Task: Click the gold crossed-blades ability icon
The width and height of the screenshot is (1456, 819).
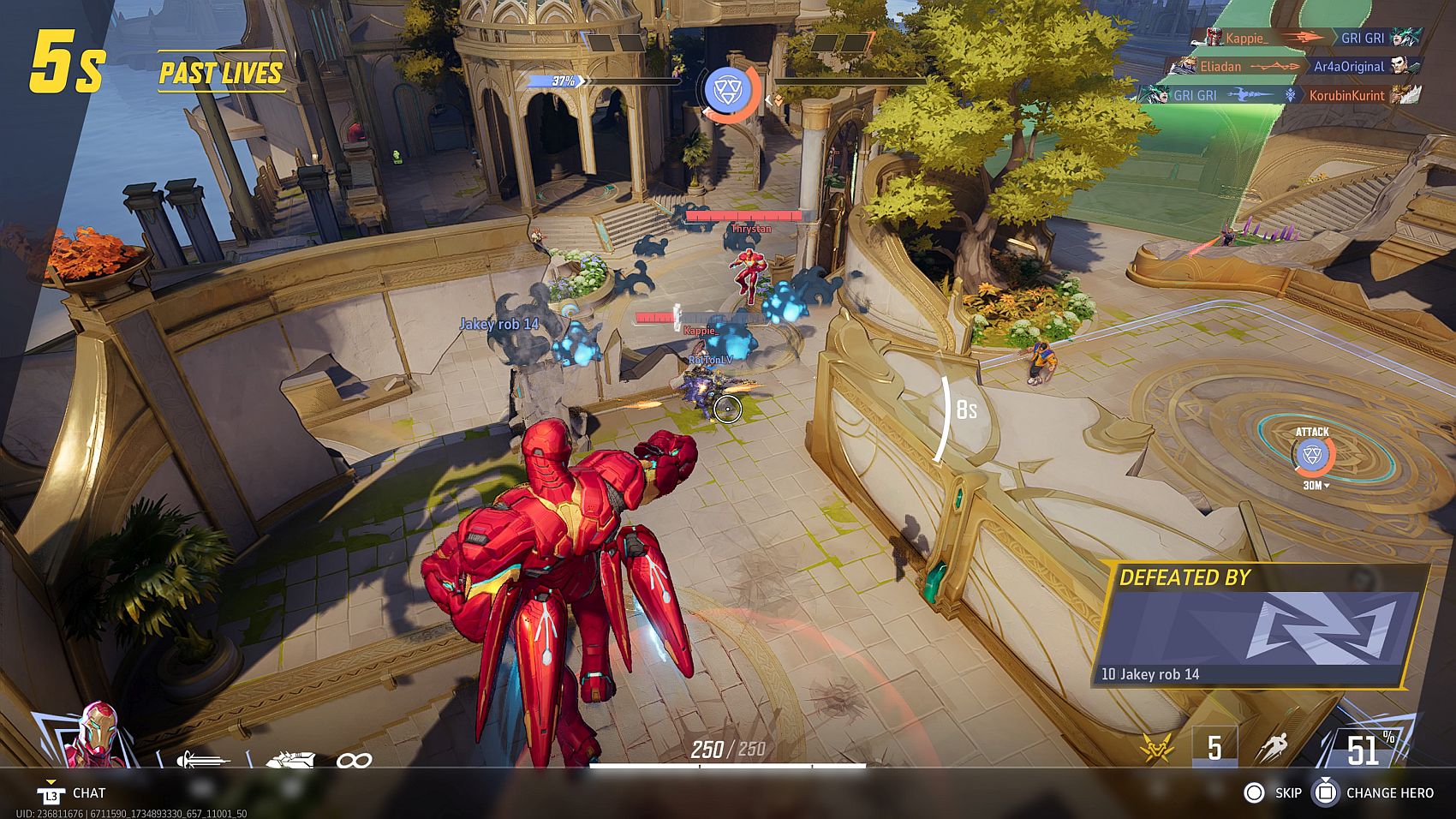Action: point(1157,748)
